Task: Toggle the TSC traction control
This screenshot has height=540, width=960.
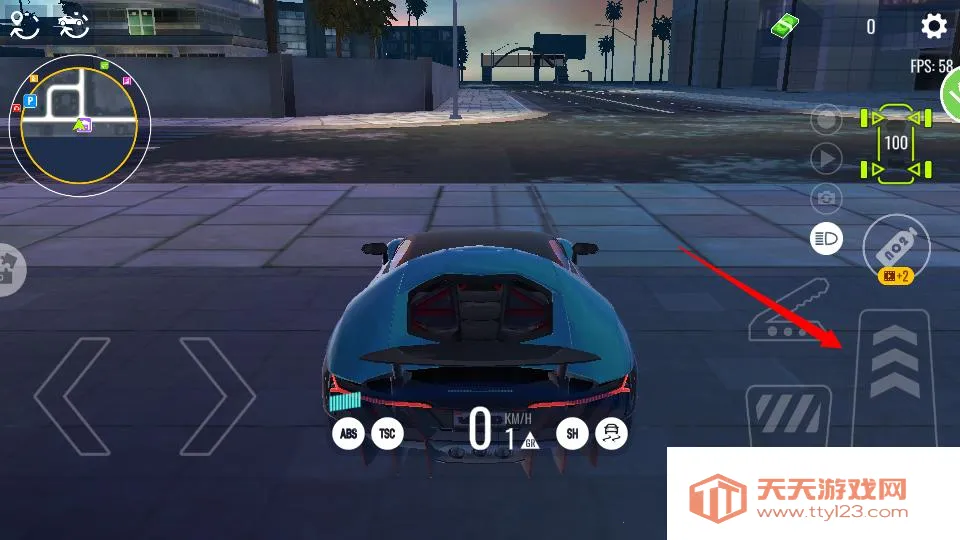Action: pyautogui.click(x=387, y=434)
